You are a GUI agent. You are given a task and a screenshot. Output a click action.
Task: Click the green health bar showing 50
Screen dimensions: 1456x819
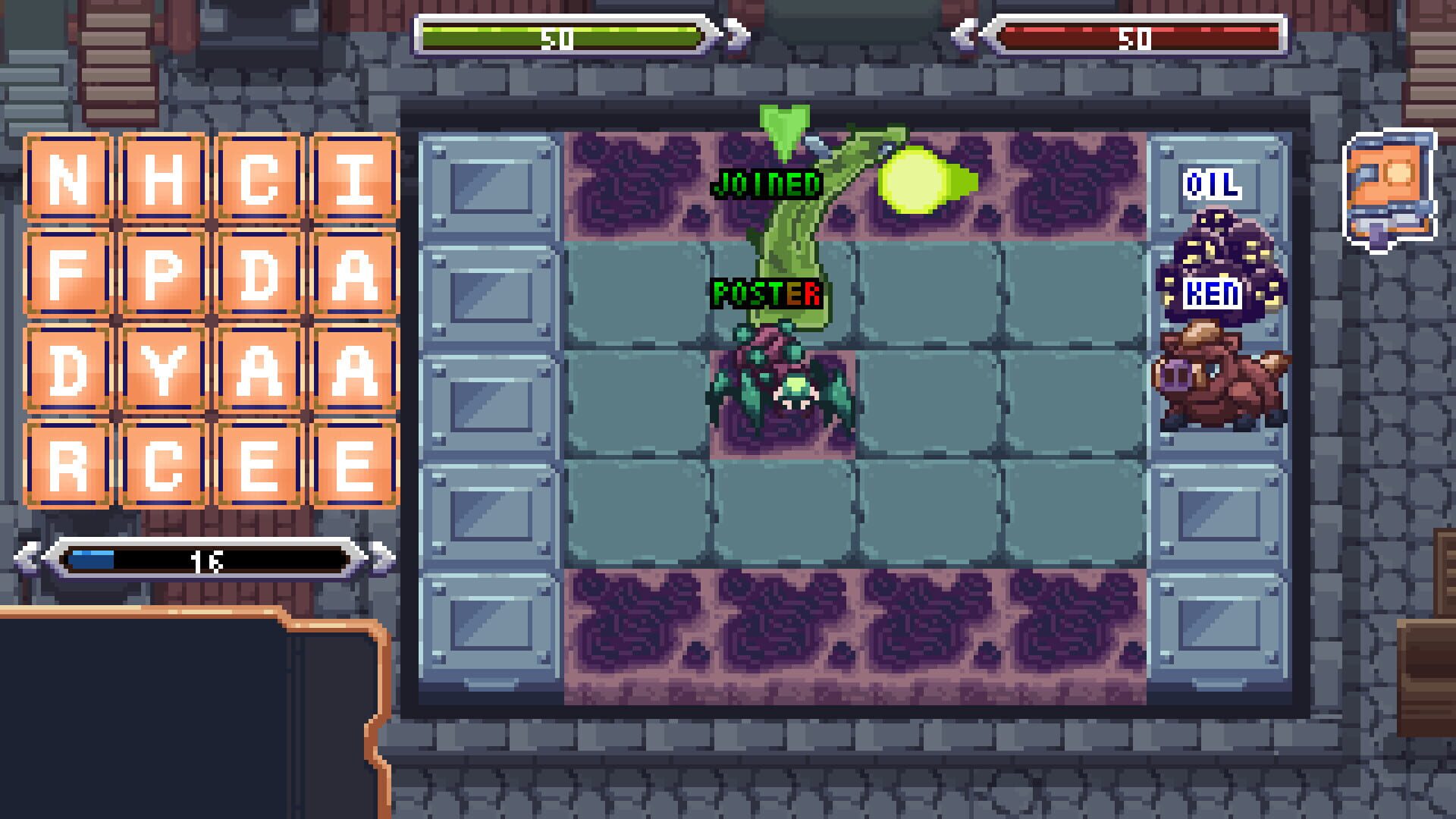pyautogui.click(x=565, y=33)
